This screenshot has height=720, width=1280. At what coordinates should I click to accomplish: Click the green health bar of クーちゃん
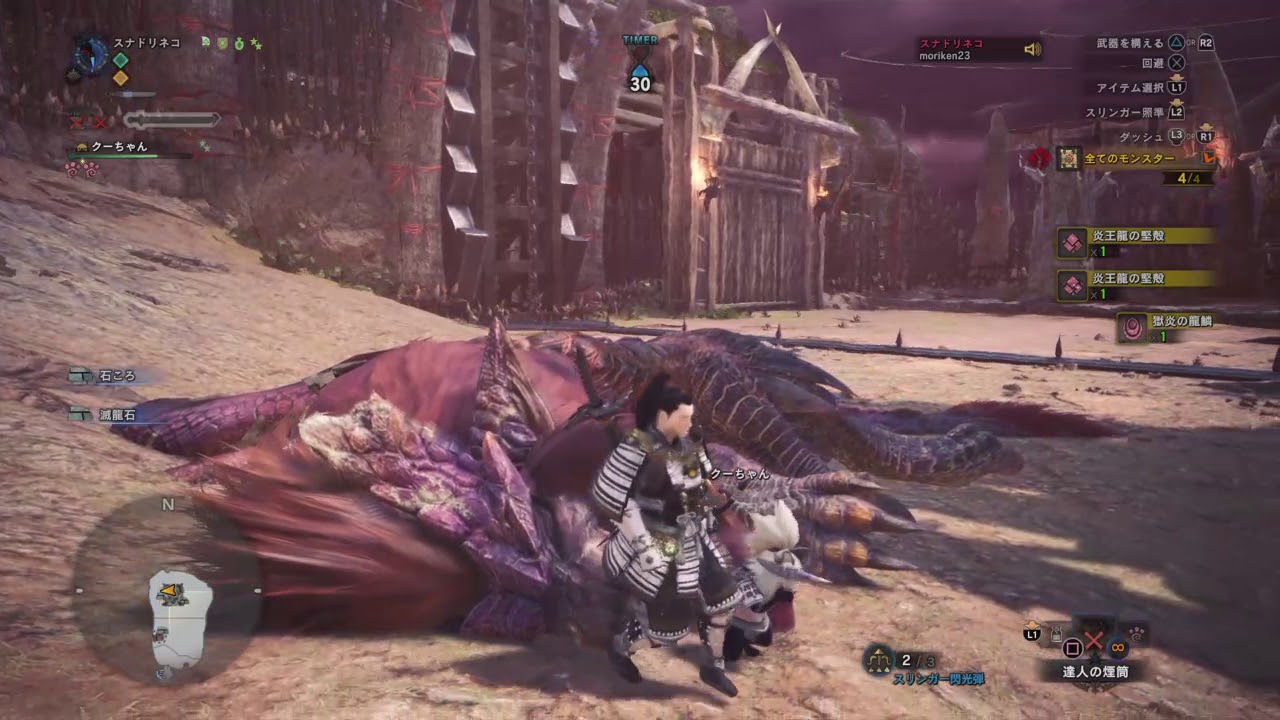(123, 156)
